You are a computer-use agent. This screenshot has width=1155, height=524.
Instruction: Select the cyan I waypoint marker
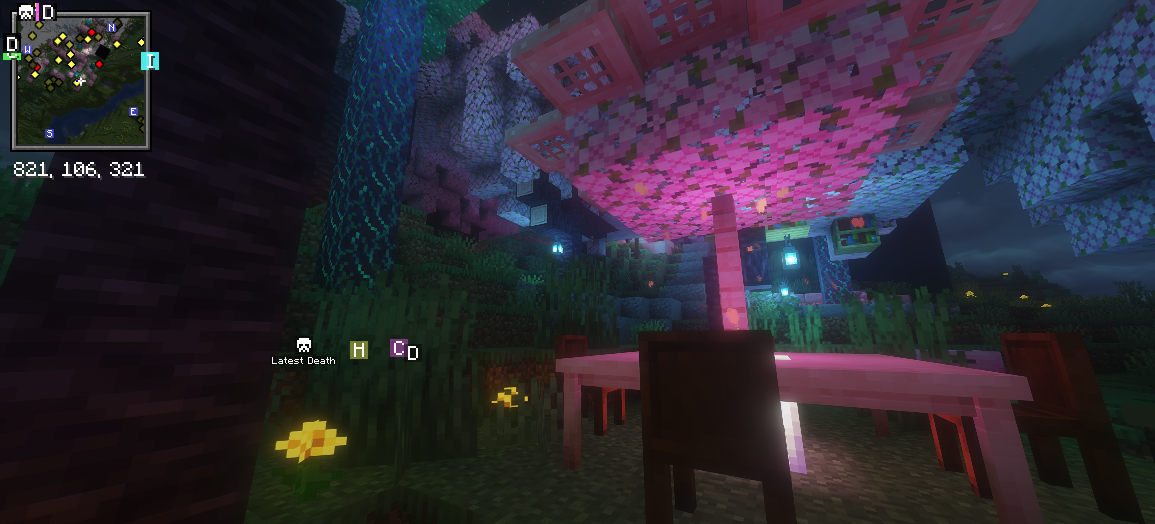tap(150, 61)
